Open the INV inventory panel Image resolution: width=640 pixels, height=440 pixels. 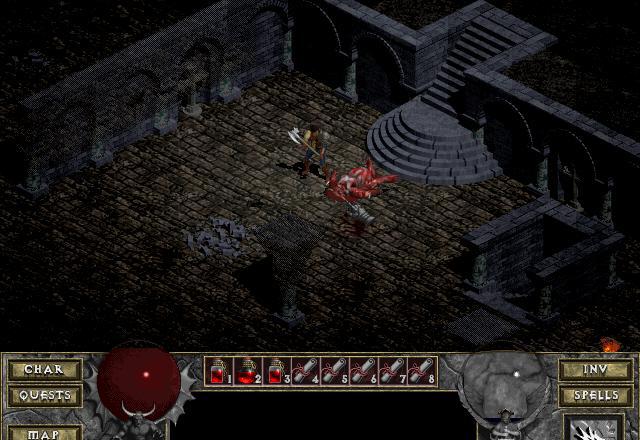[594, 370]
